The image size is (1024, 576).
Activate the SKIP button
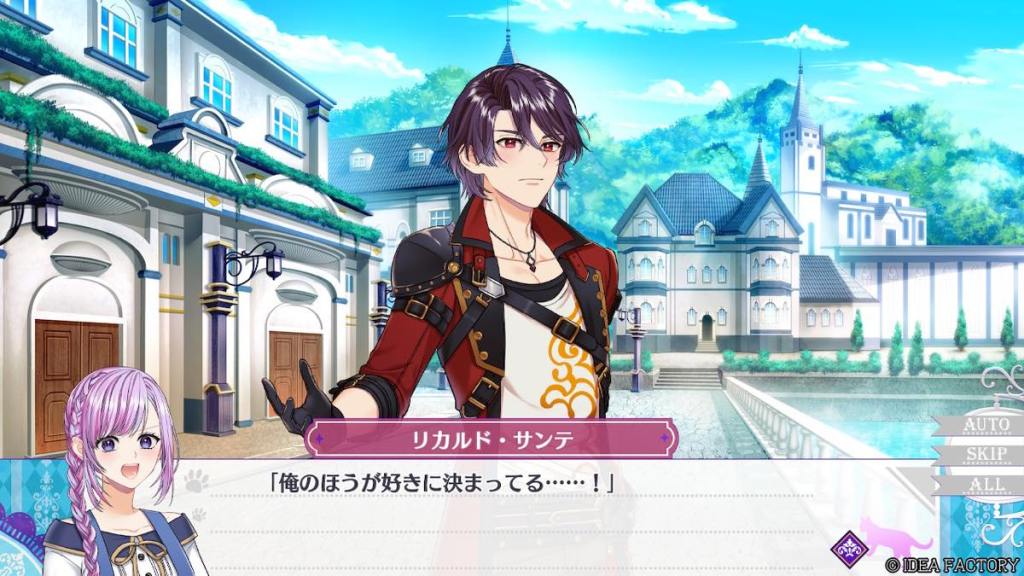pyautogui.click(x=984, y=455)
